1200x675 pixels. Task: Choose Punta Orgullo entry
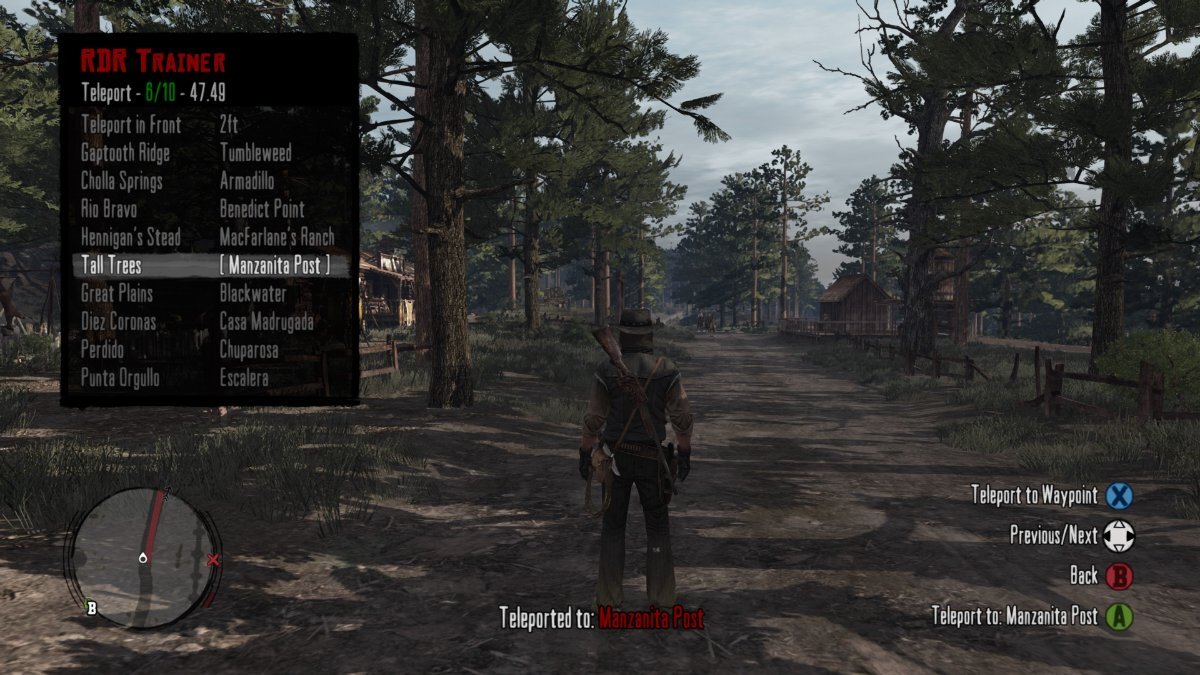(119, 378)
